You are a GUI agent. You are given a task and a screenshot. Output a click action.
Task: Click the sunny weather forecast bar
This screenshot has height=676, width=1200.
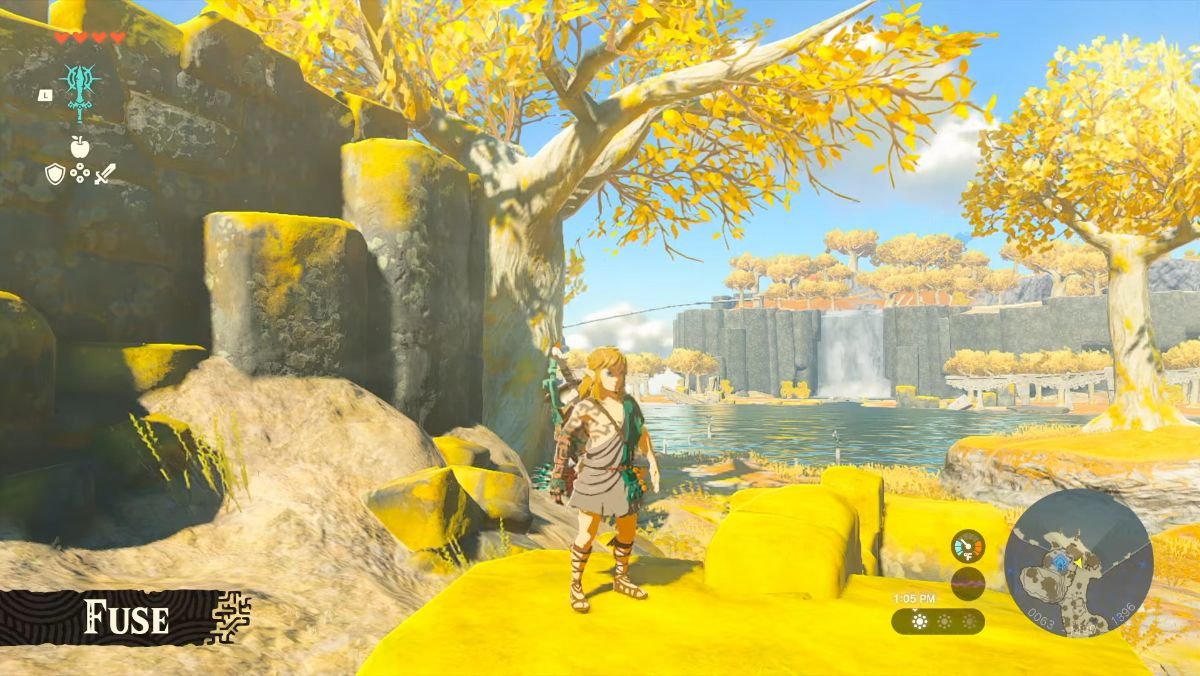[937, 621]
